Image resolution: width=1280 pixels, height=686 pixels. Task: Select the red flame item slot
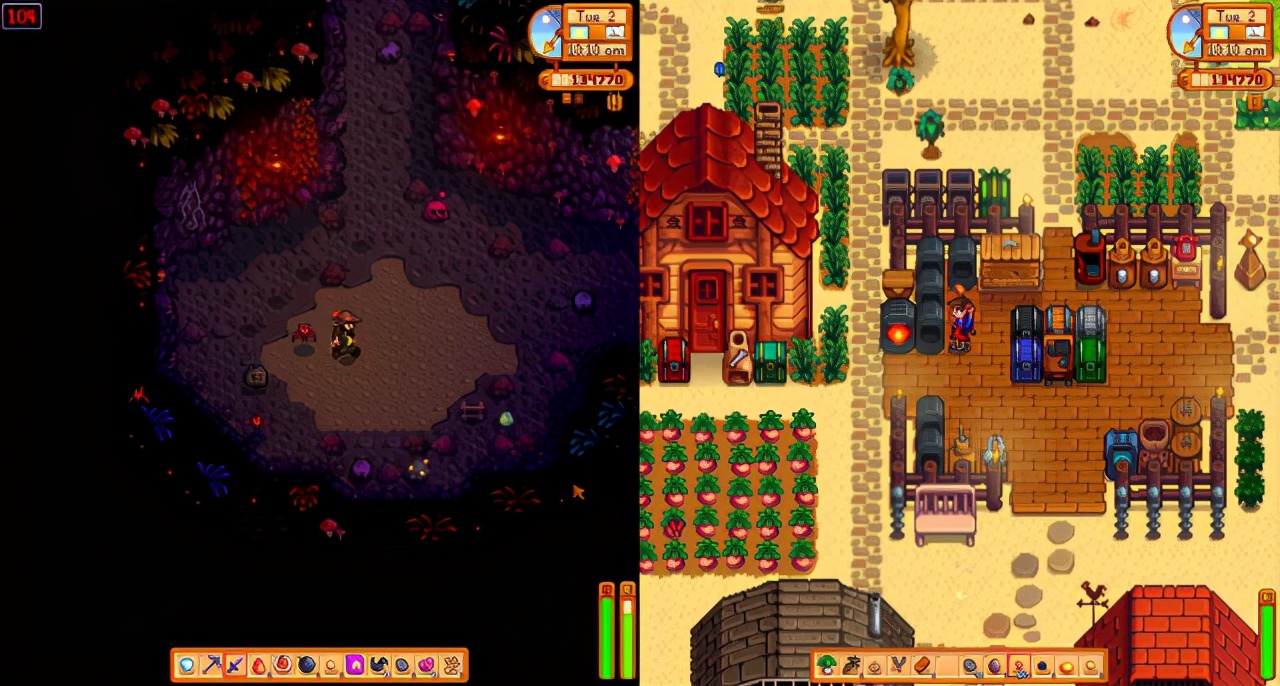[258, 665]
